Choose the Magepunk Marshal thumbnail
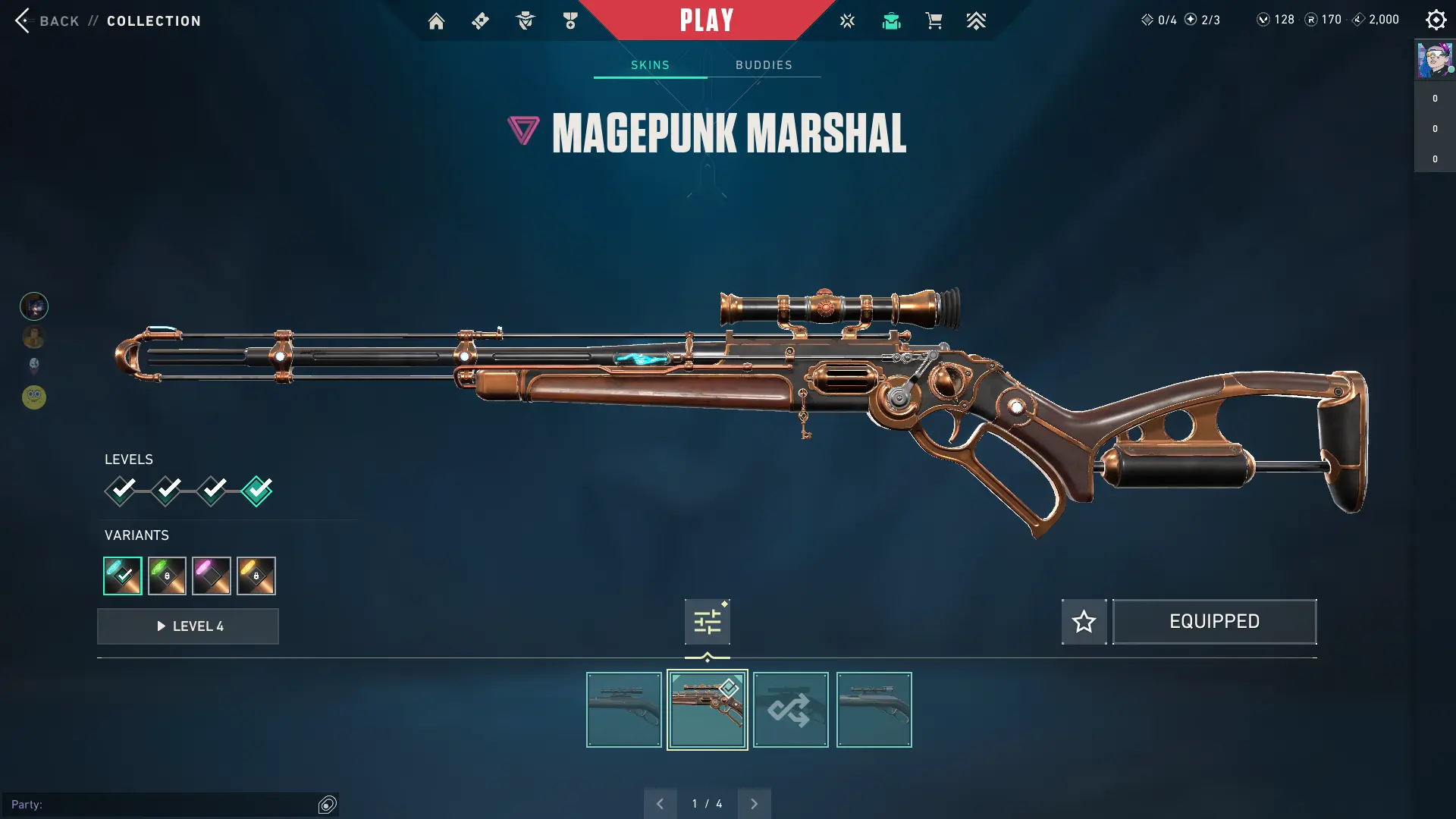The height and width of the screenshot is (819, 1456). pos(707,710)
